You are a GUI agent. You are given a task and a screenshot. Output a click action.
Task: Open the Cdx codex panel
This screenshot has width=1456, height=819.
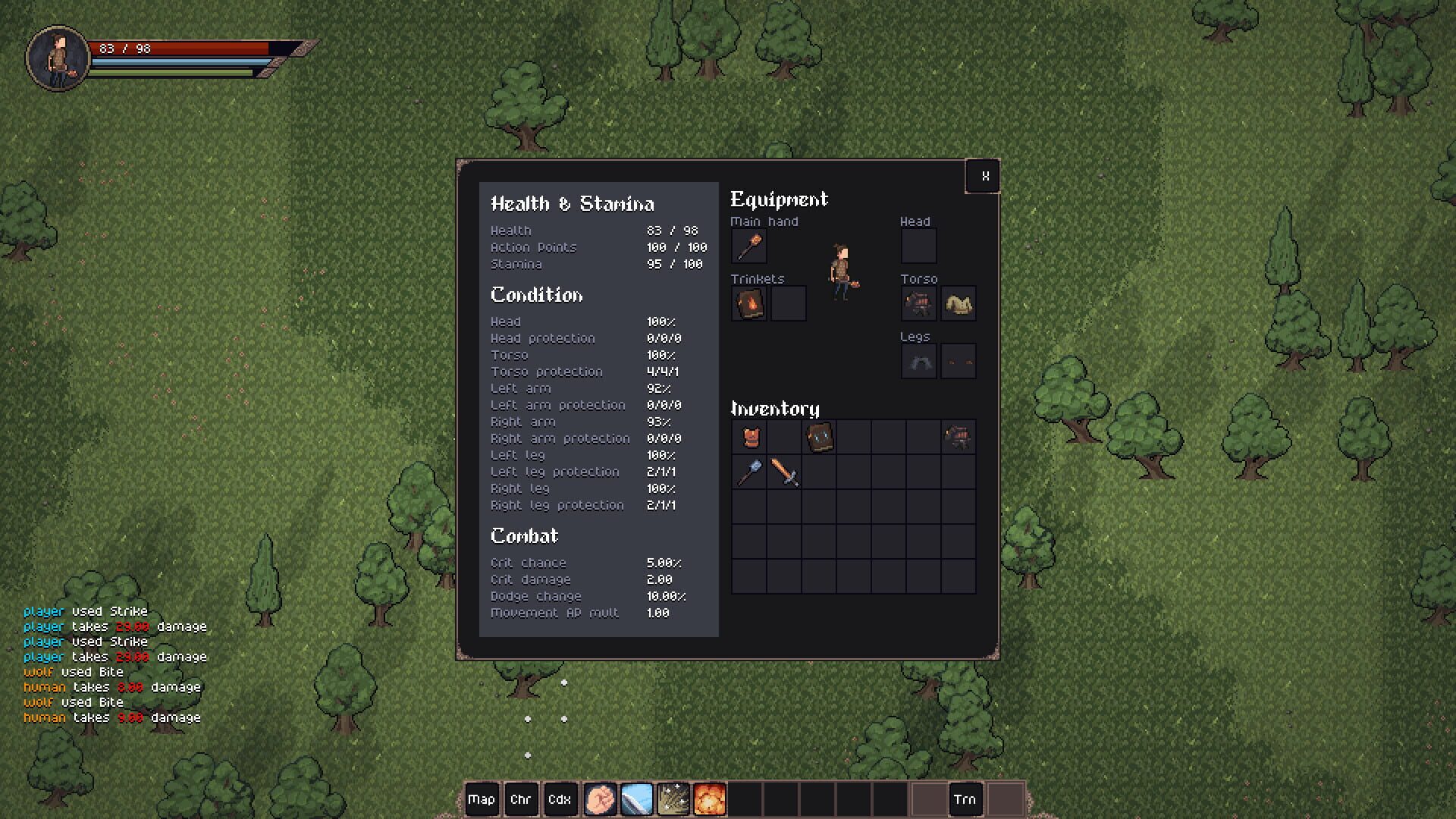pos(561,799)
